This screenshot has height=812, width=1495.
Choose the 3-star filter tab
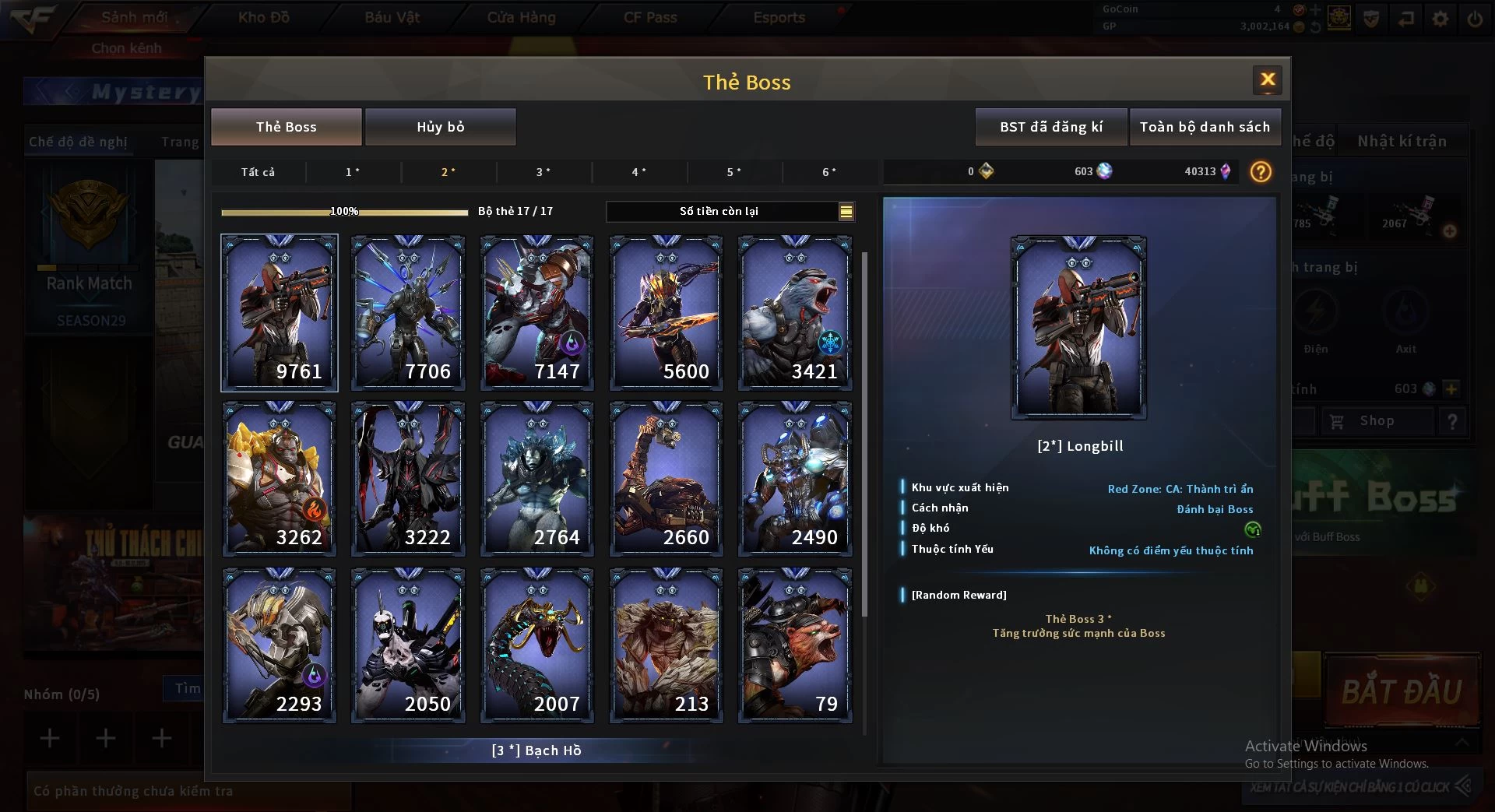coord(543,172)
